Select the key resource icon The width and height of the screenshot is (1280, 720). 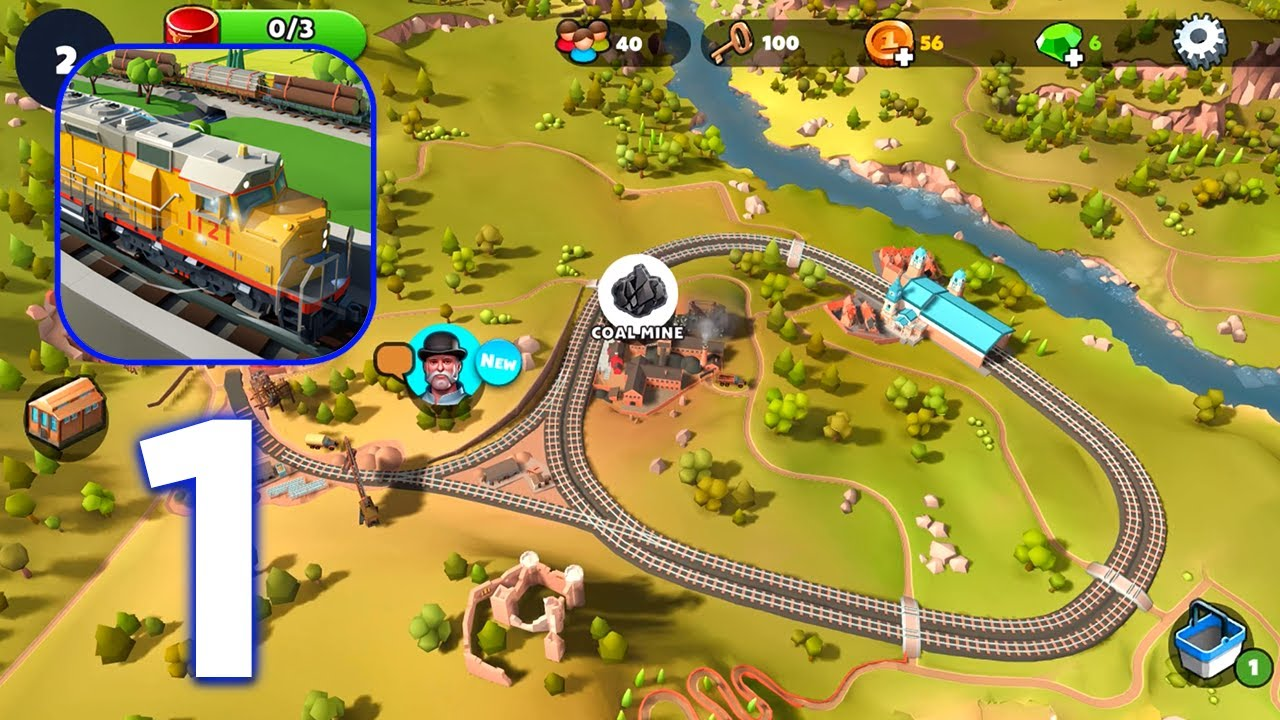pyautogui.click(x=733, y=44)
